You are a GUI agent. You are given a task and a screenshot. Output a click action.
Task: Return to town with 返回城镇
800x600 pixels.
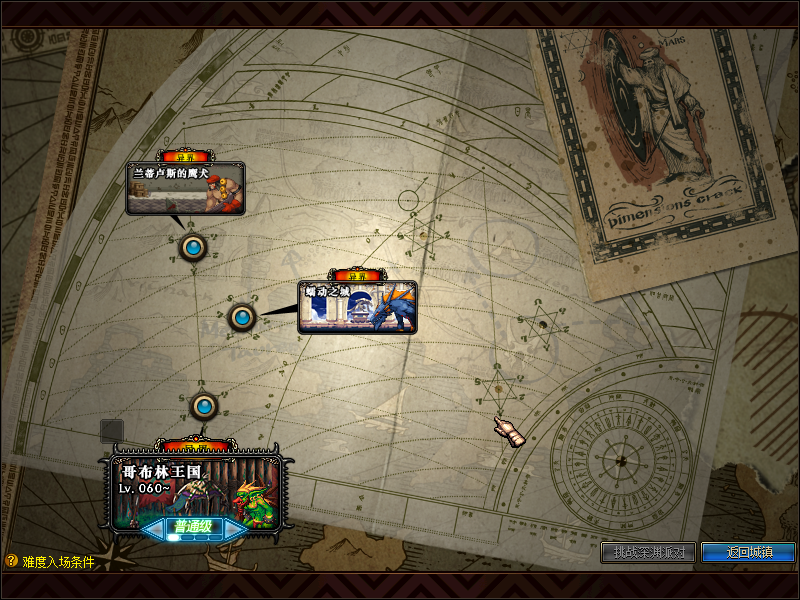[748, 552]
